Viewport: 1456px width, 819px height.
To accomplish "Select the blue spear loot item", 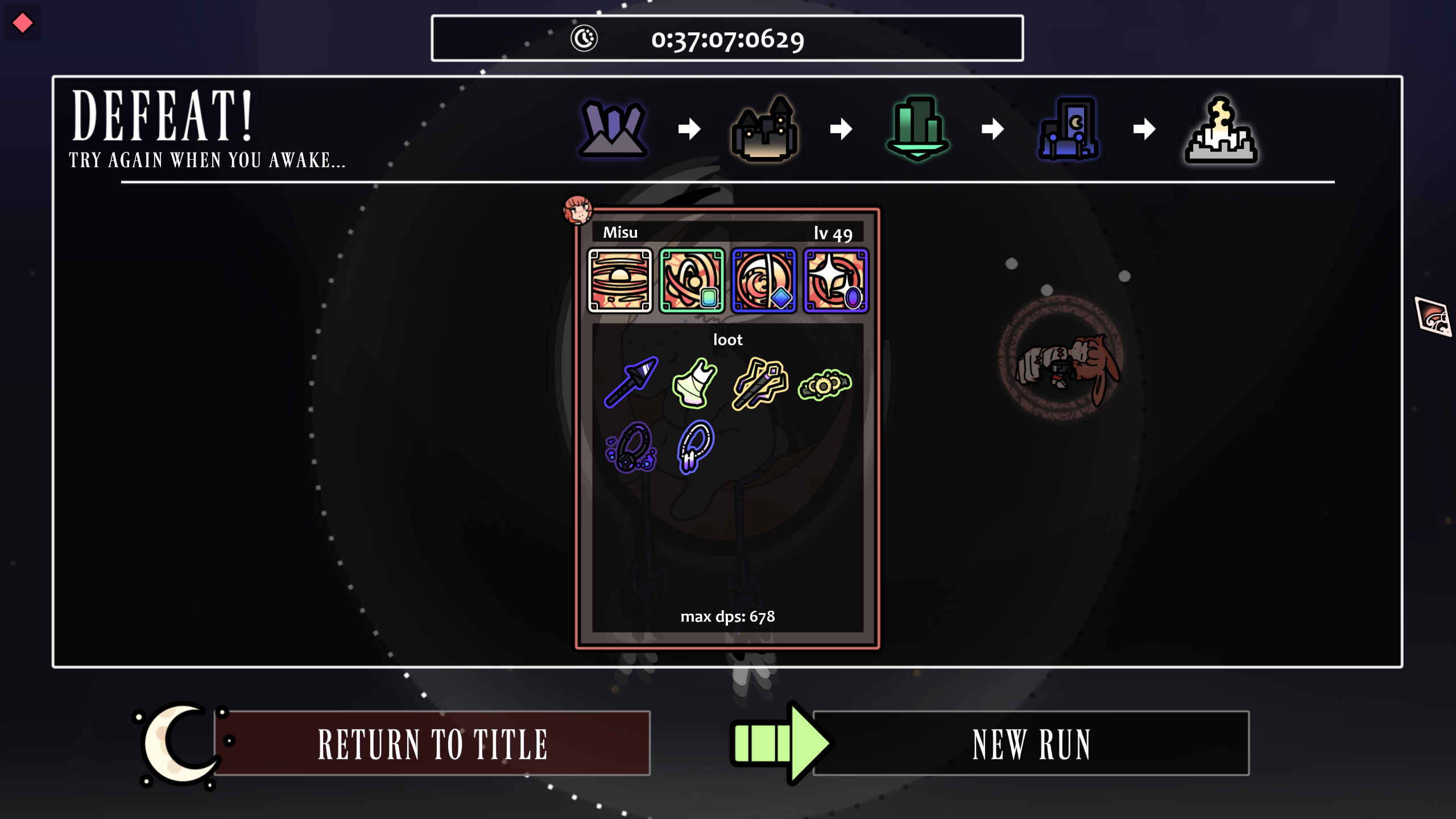I will 631,382.
